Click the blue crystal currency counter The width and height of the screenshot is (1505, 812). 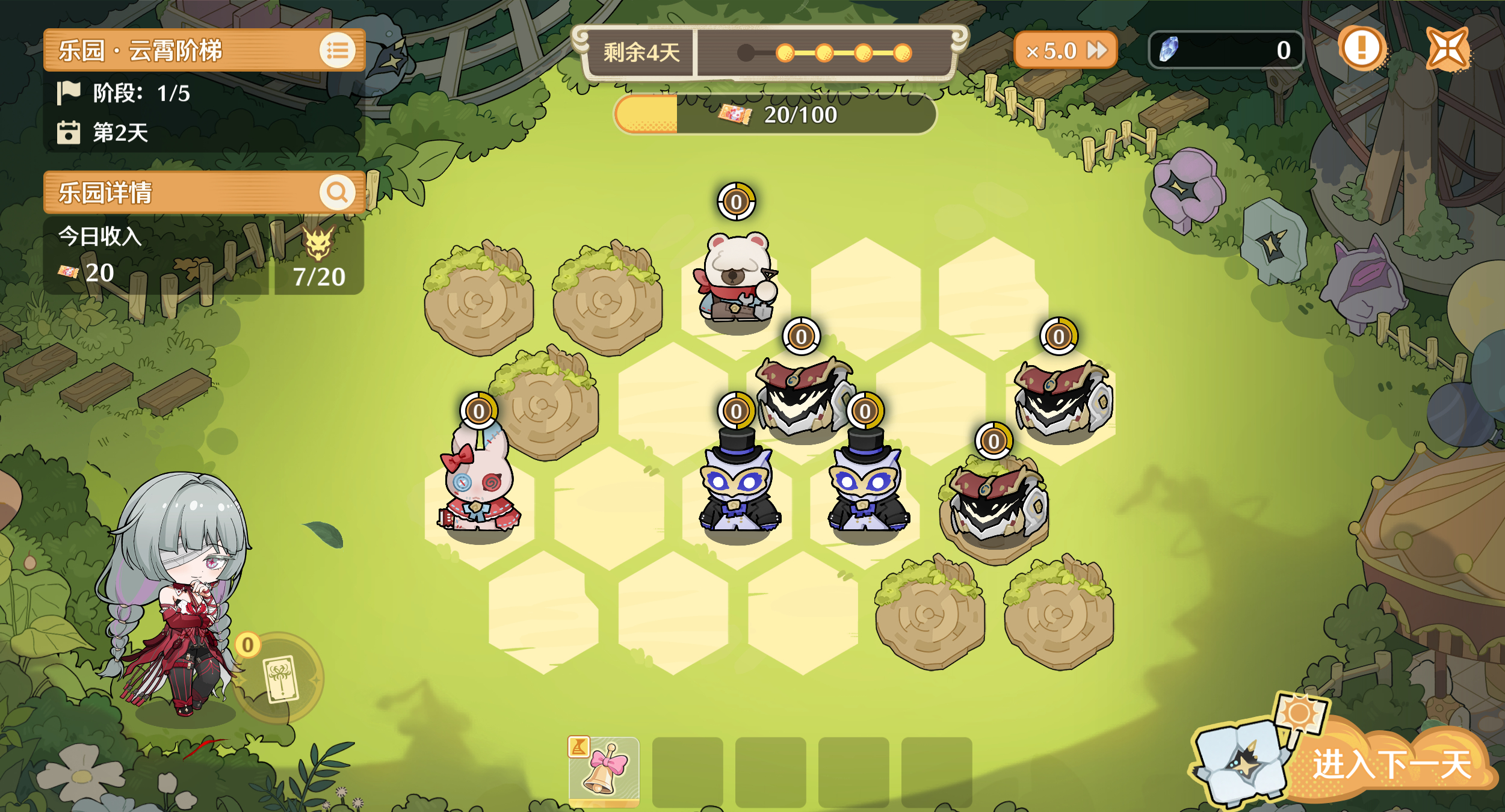tap(1225, 50)
